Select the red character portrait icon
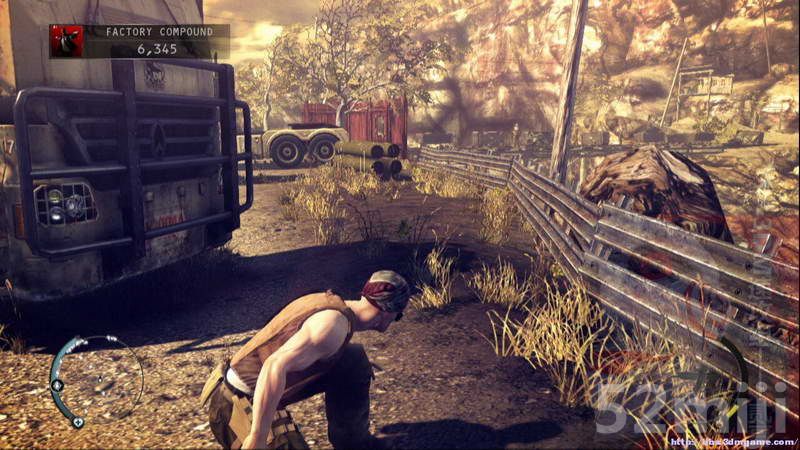Image resolution: width=800 pixels, height=450 pixels. 67,41
